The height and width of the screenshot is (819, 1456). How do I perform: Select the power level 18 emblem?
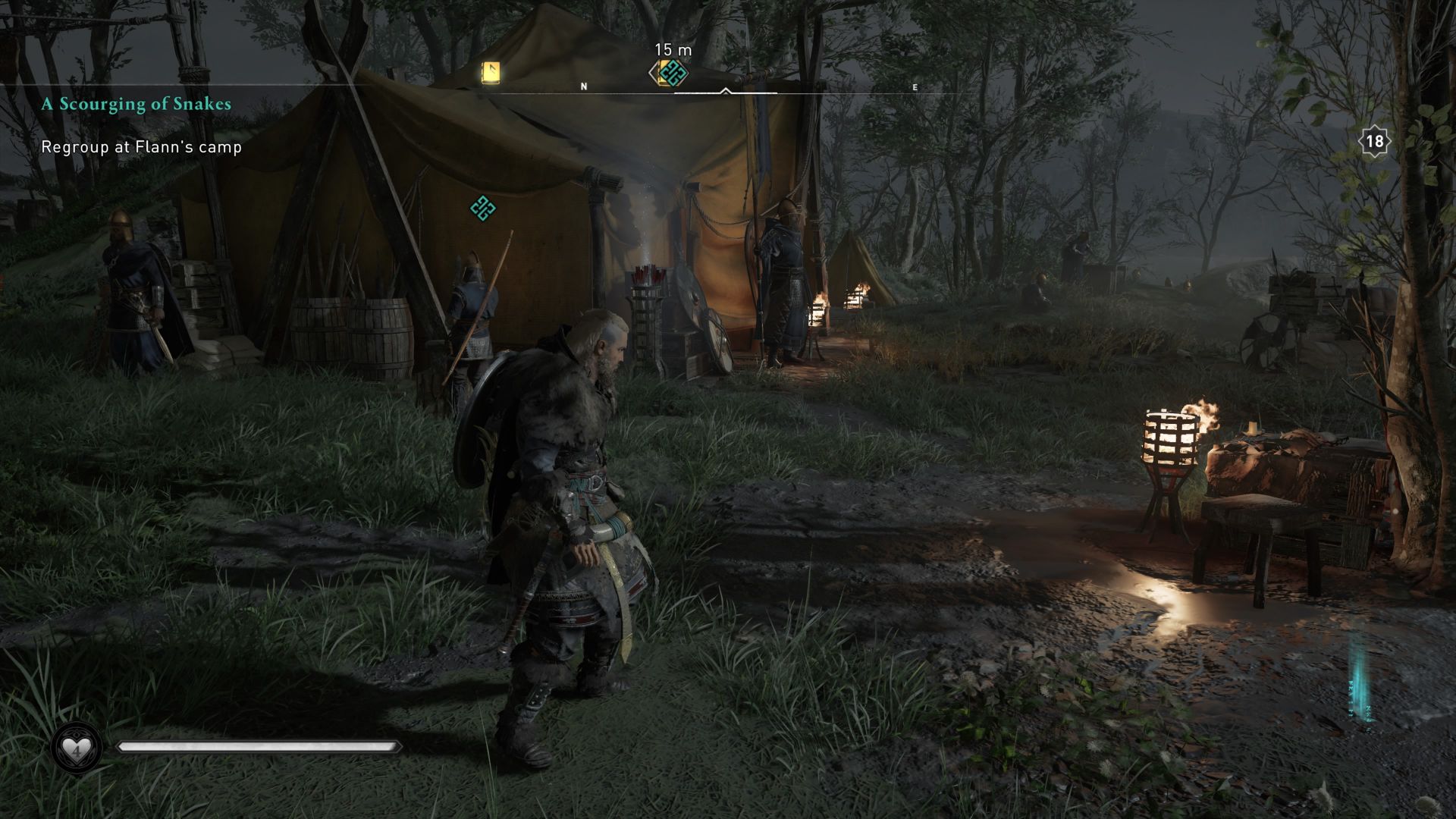click(1374, 139)
